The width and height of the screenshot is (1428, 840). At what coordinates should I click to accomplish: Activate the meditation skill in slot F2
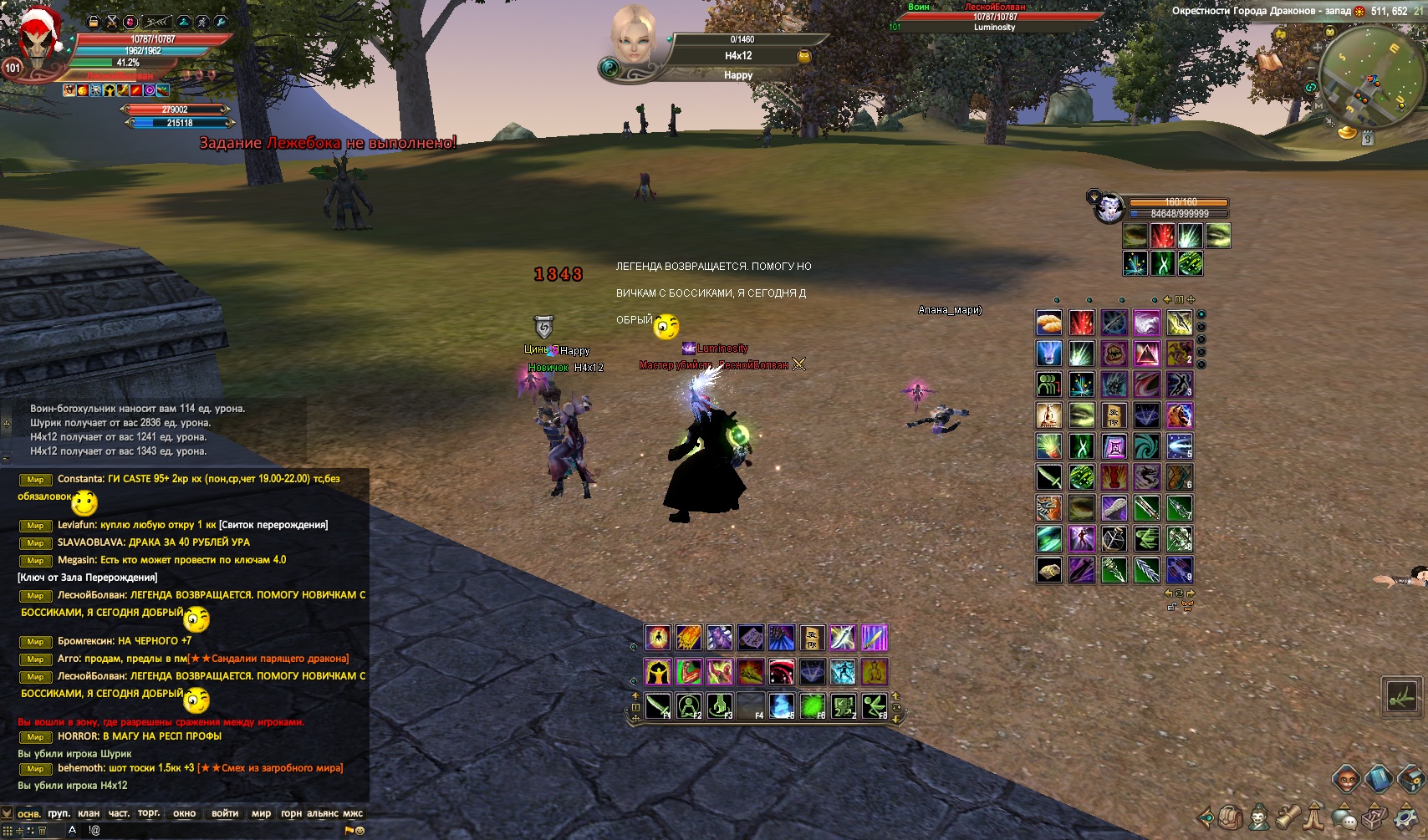[x=689, y=706]
